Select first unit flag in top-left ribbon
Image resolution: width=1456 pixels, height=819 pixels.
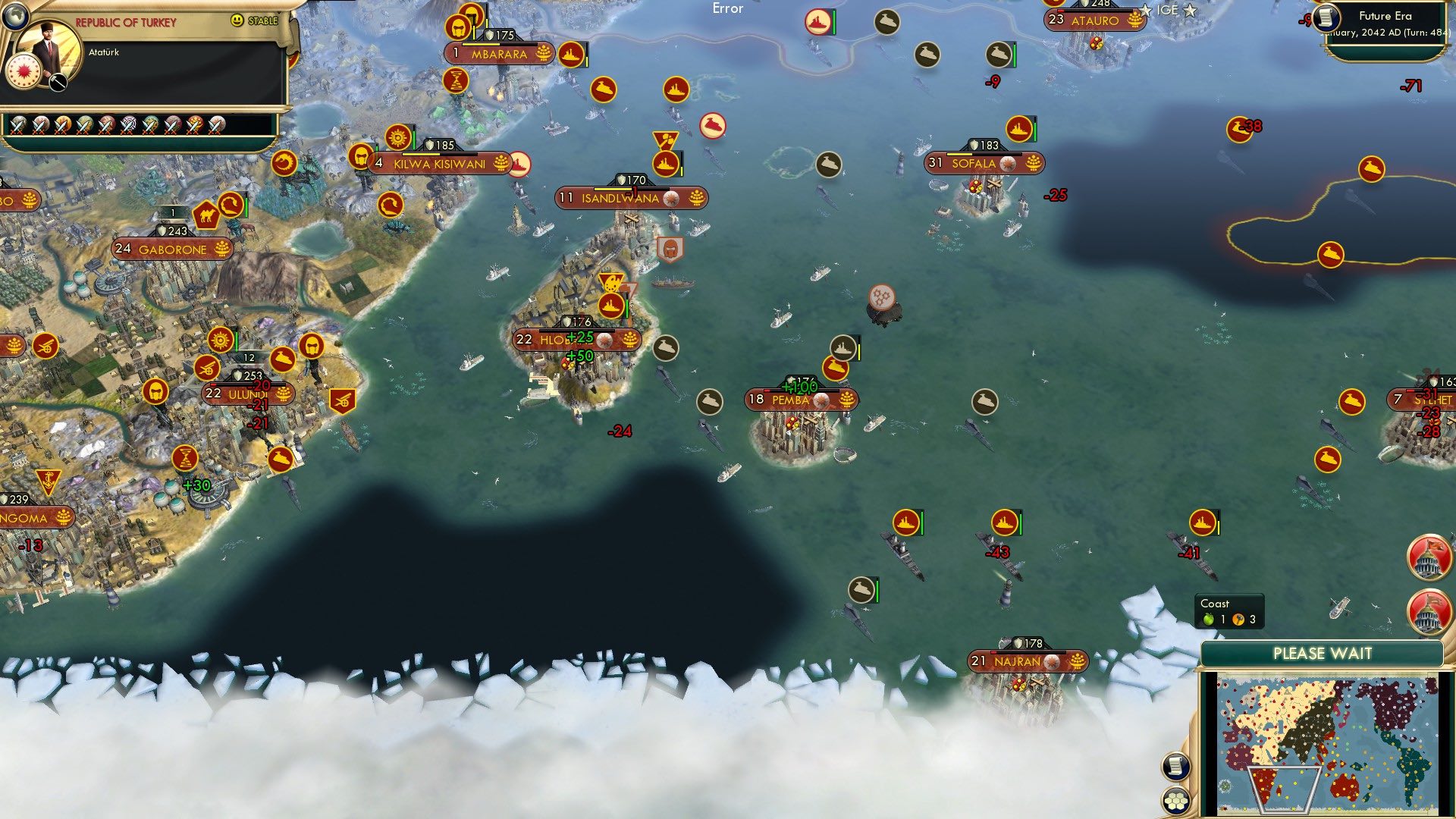tap(18, 124)
